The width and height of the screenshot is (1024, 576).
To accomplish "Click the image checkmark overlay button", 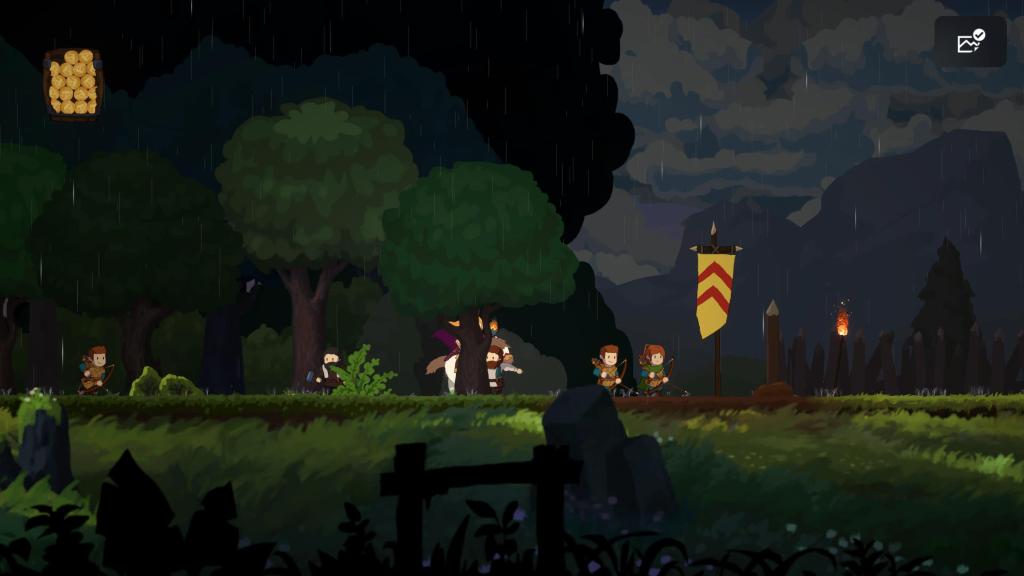I will click(970, 42).
